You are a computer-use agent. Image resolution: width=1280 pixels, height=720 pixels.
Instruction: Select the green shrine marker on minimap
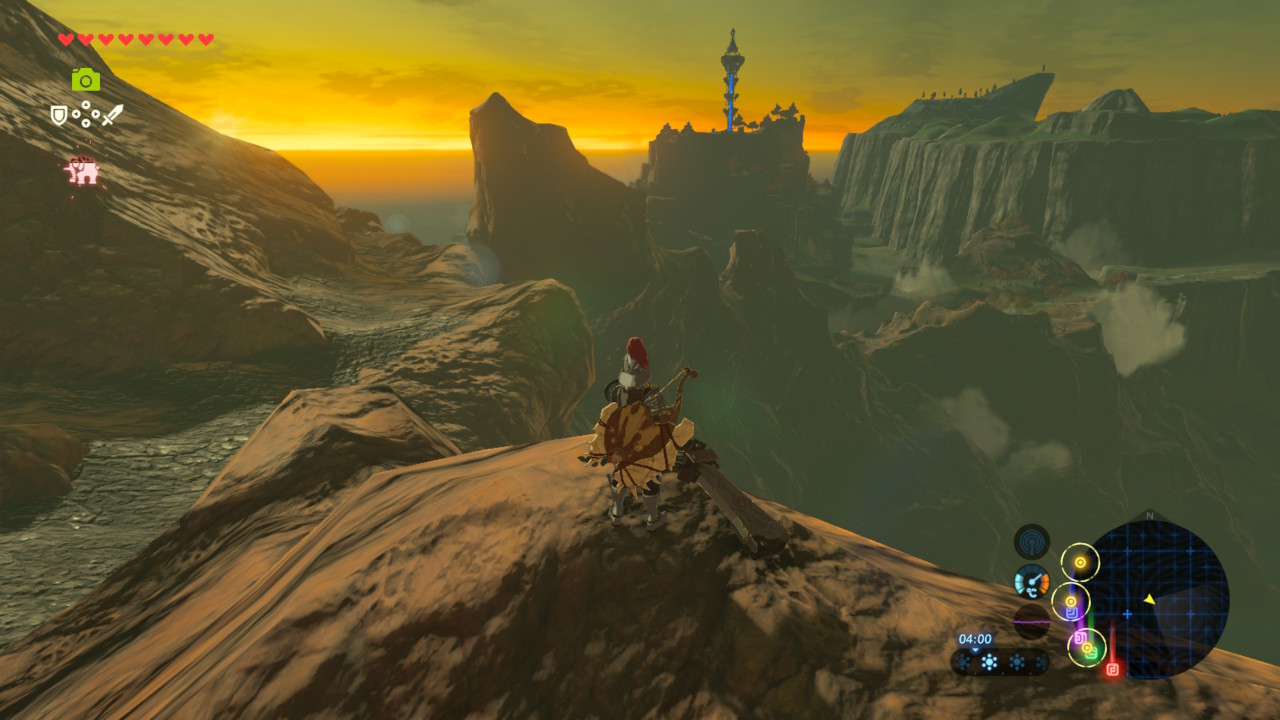tap(1092, 653)
